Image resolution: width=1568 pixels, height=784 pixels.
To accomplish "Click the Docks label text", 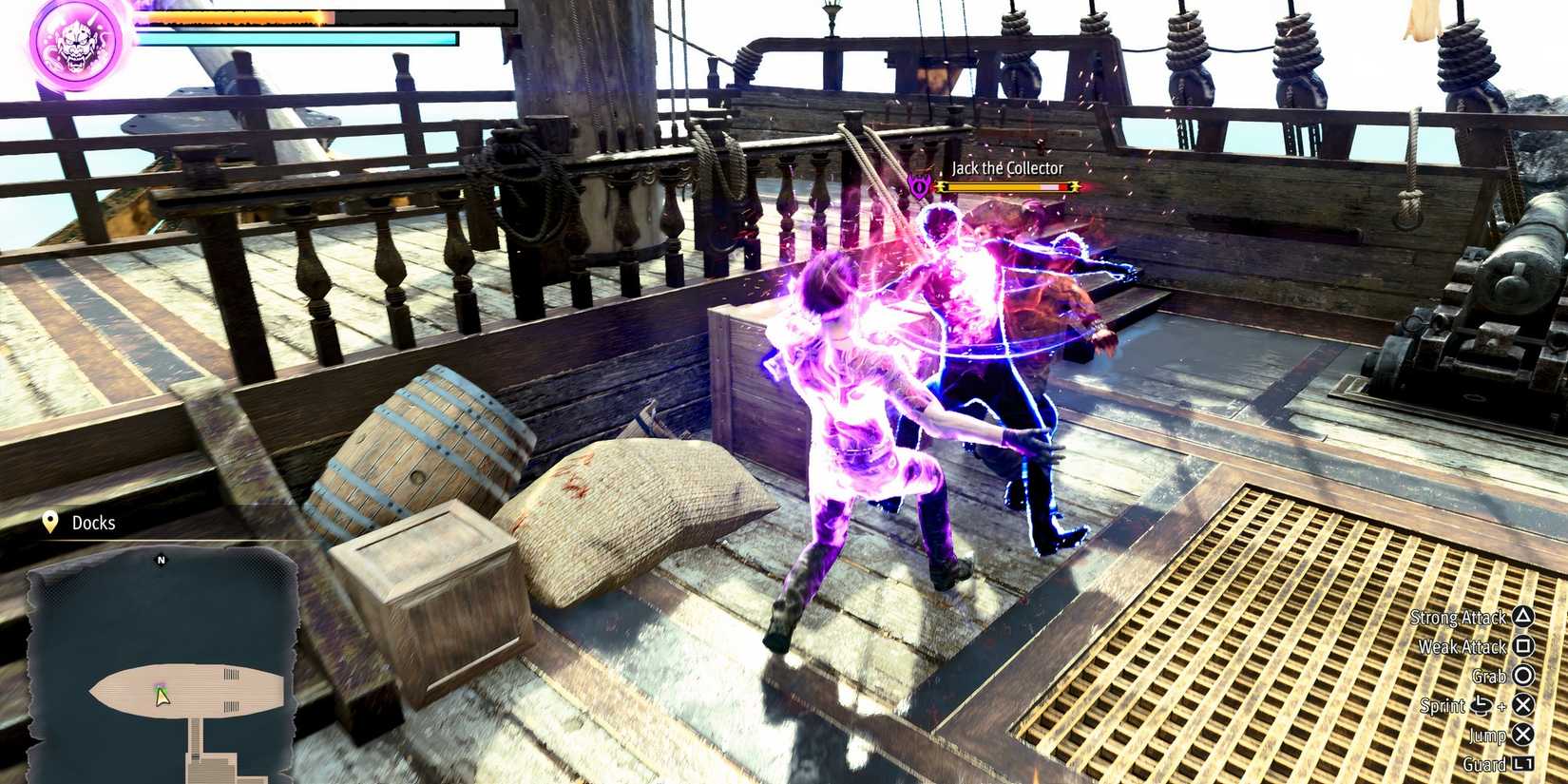I will click(x=93, y=523).
